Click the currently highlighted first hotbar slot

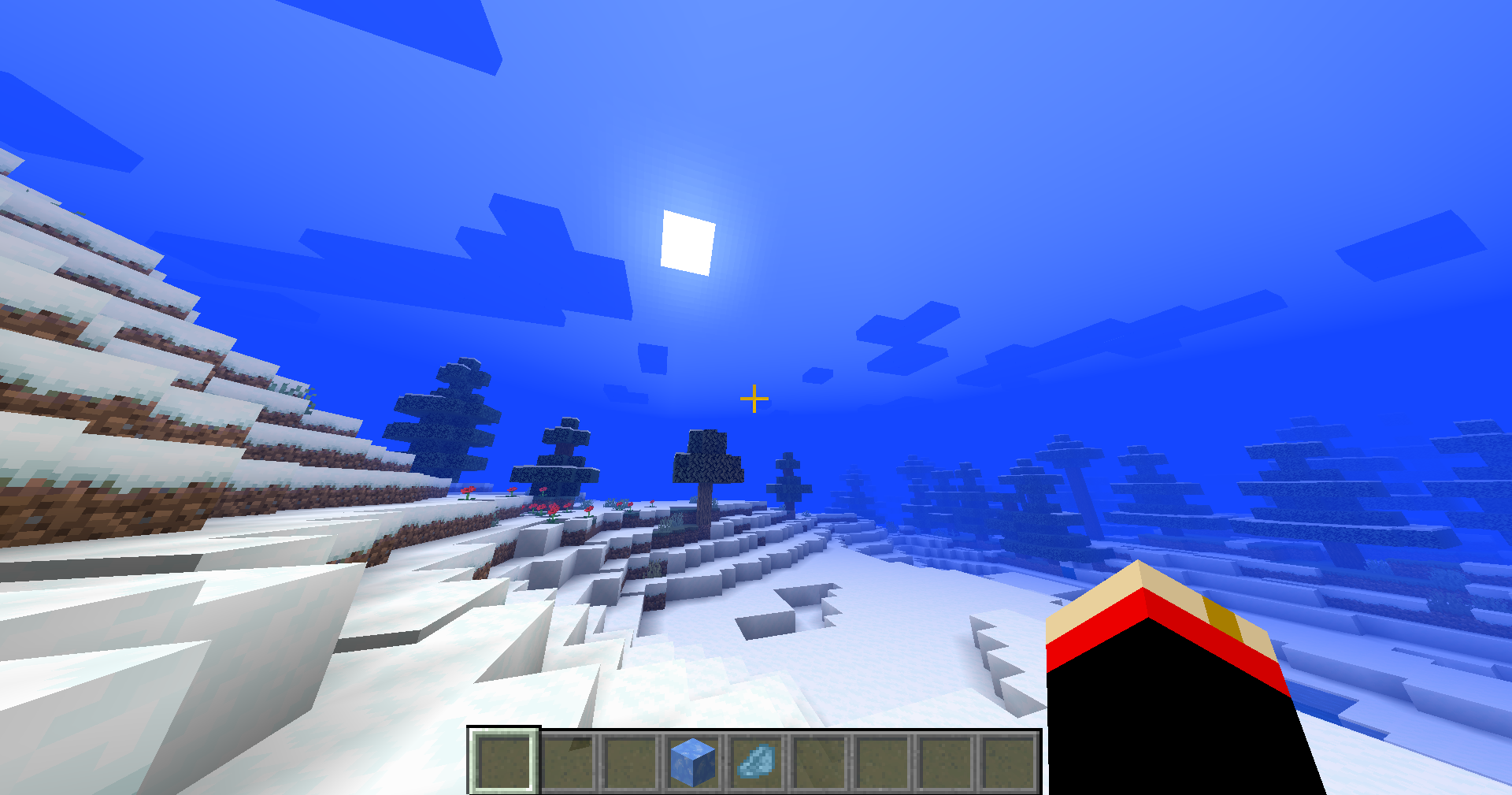click(x=504, y=760)
